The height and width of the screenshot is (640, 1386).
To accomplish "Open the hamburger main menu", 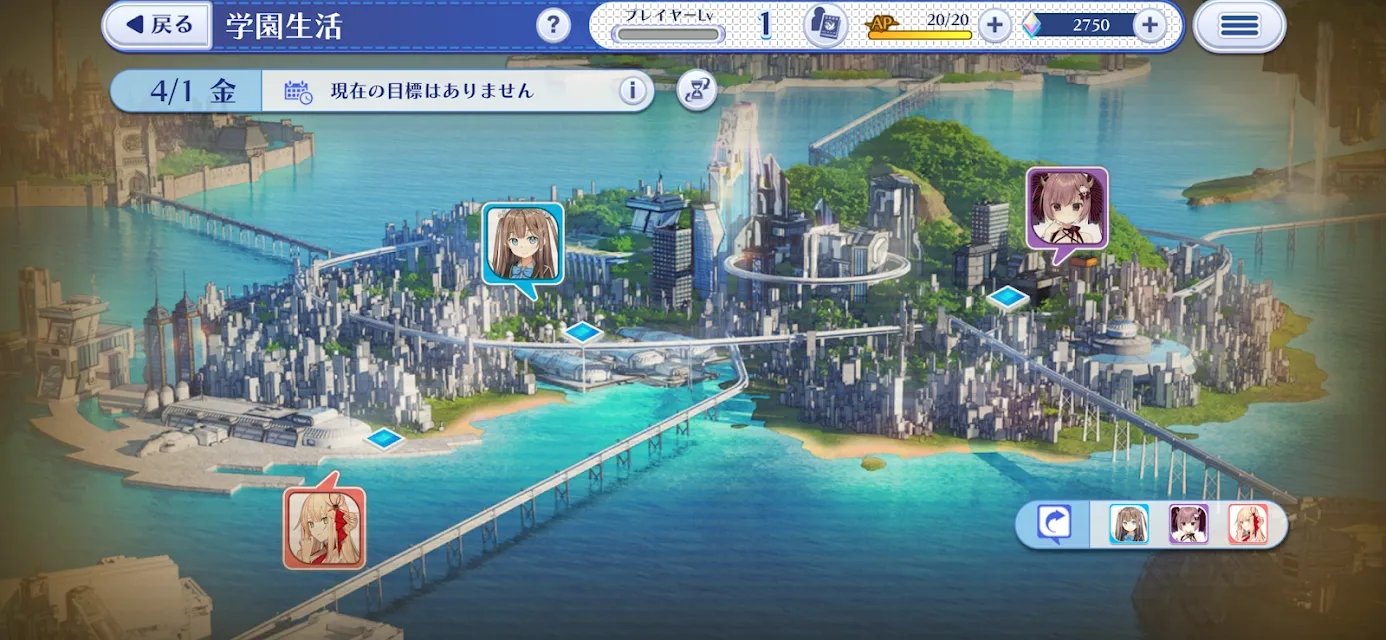I will coord(1239,25).
